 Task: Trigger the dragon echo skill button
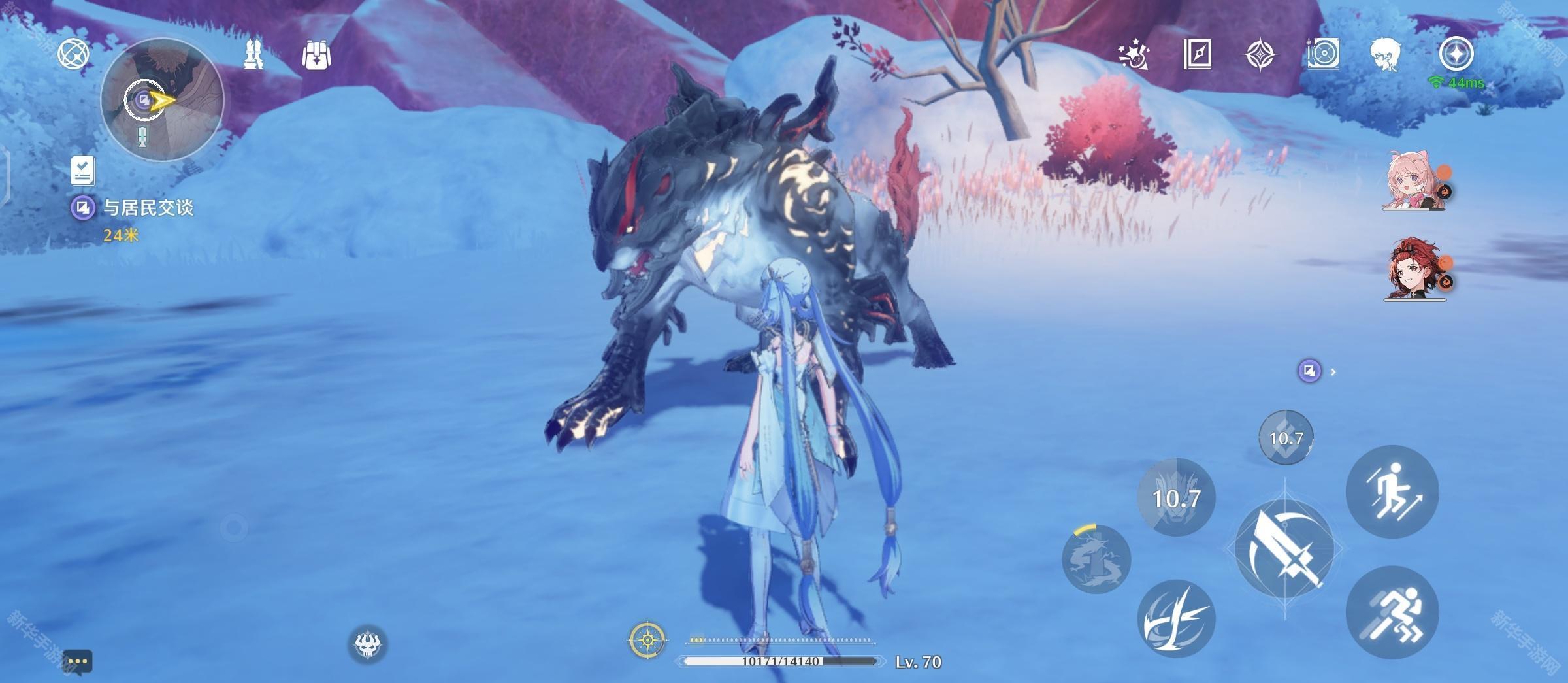[1097, 560]
